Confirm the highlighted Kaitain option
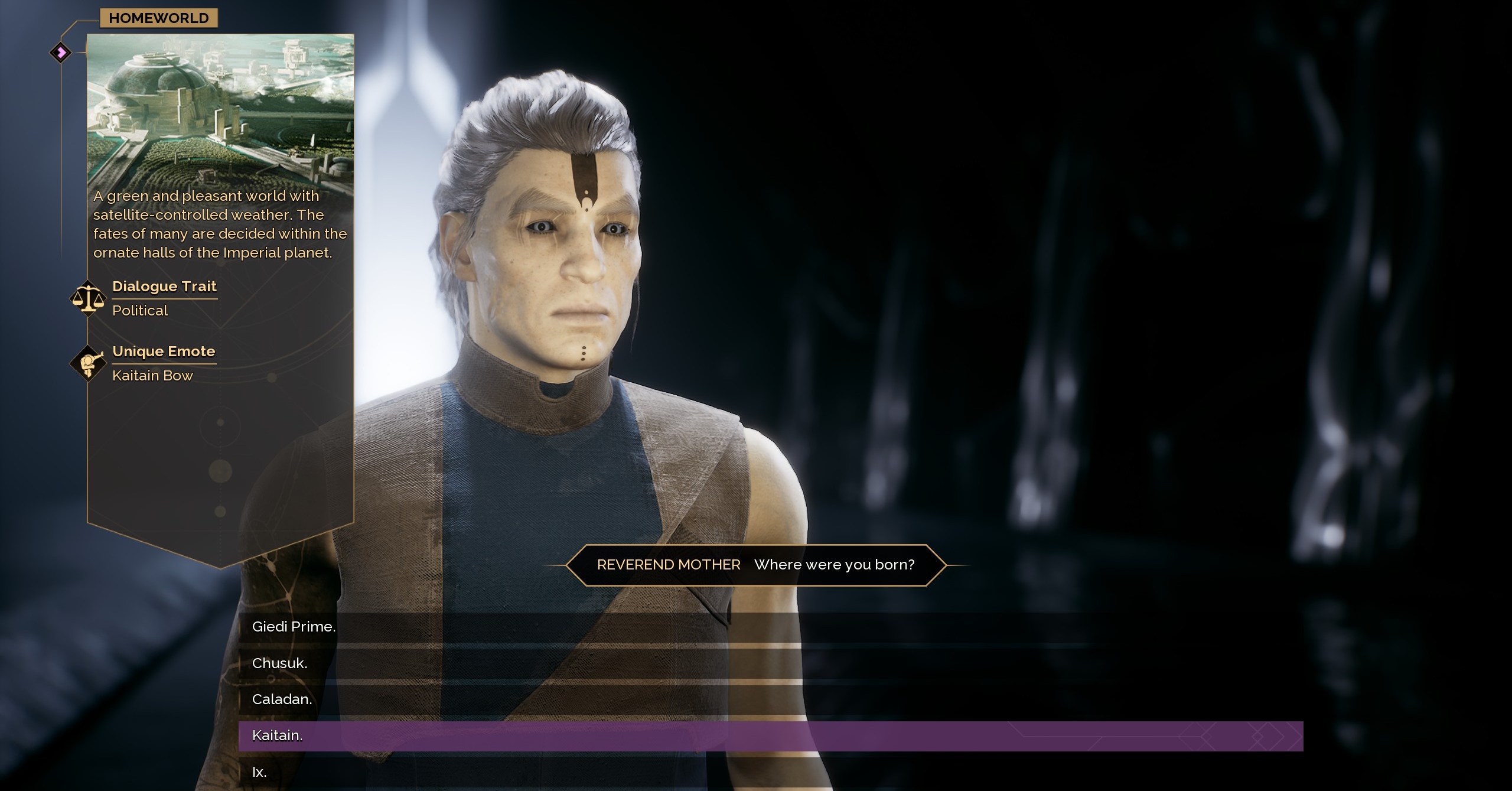Screen dimensions: 1512x791 click(x=277, y=736)
